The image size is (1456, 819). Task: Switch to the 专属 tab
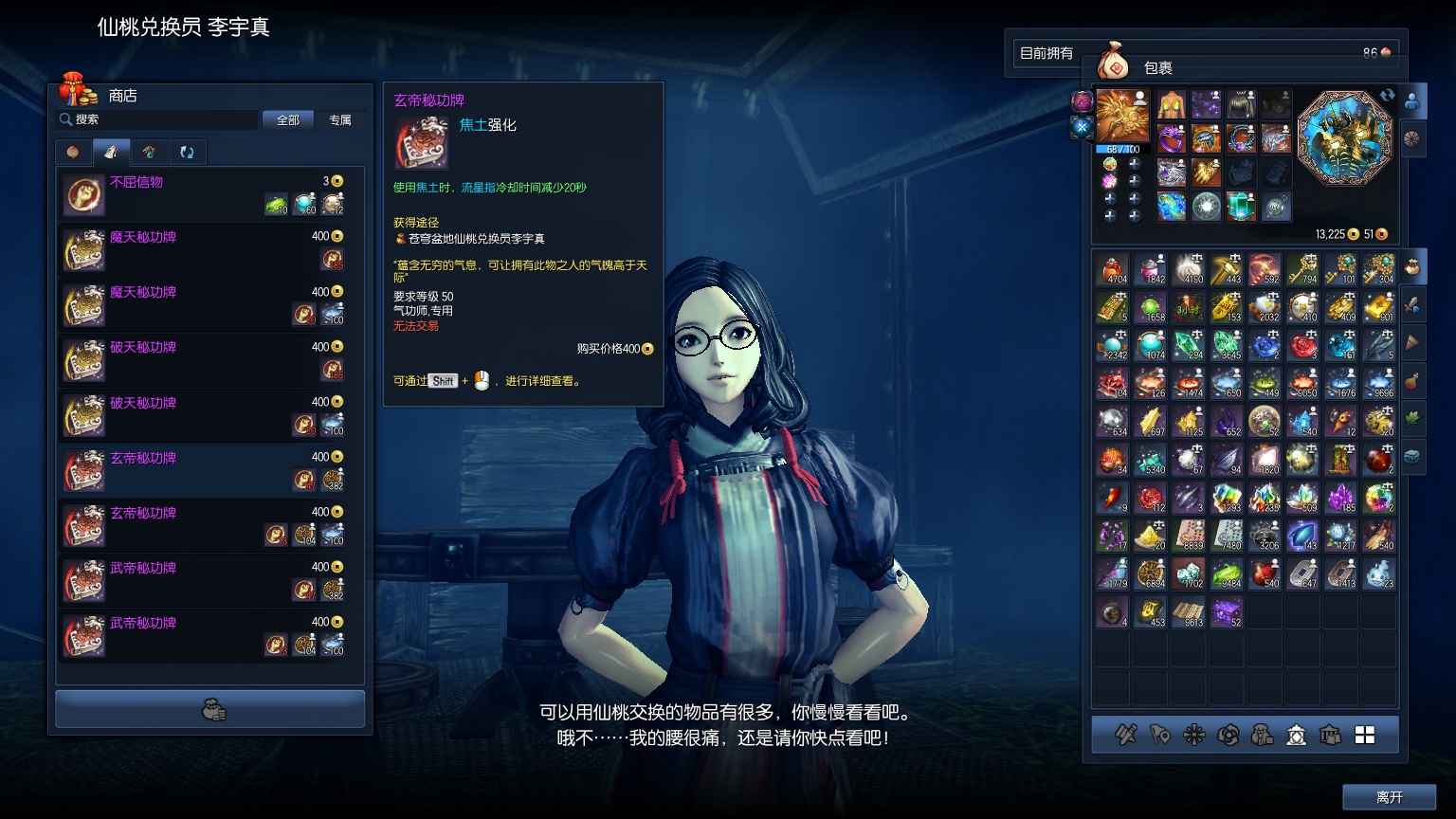(x=341, y=120)
